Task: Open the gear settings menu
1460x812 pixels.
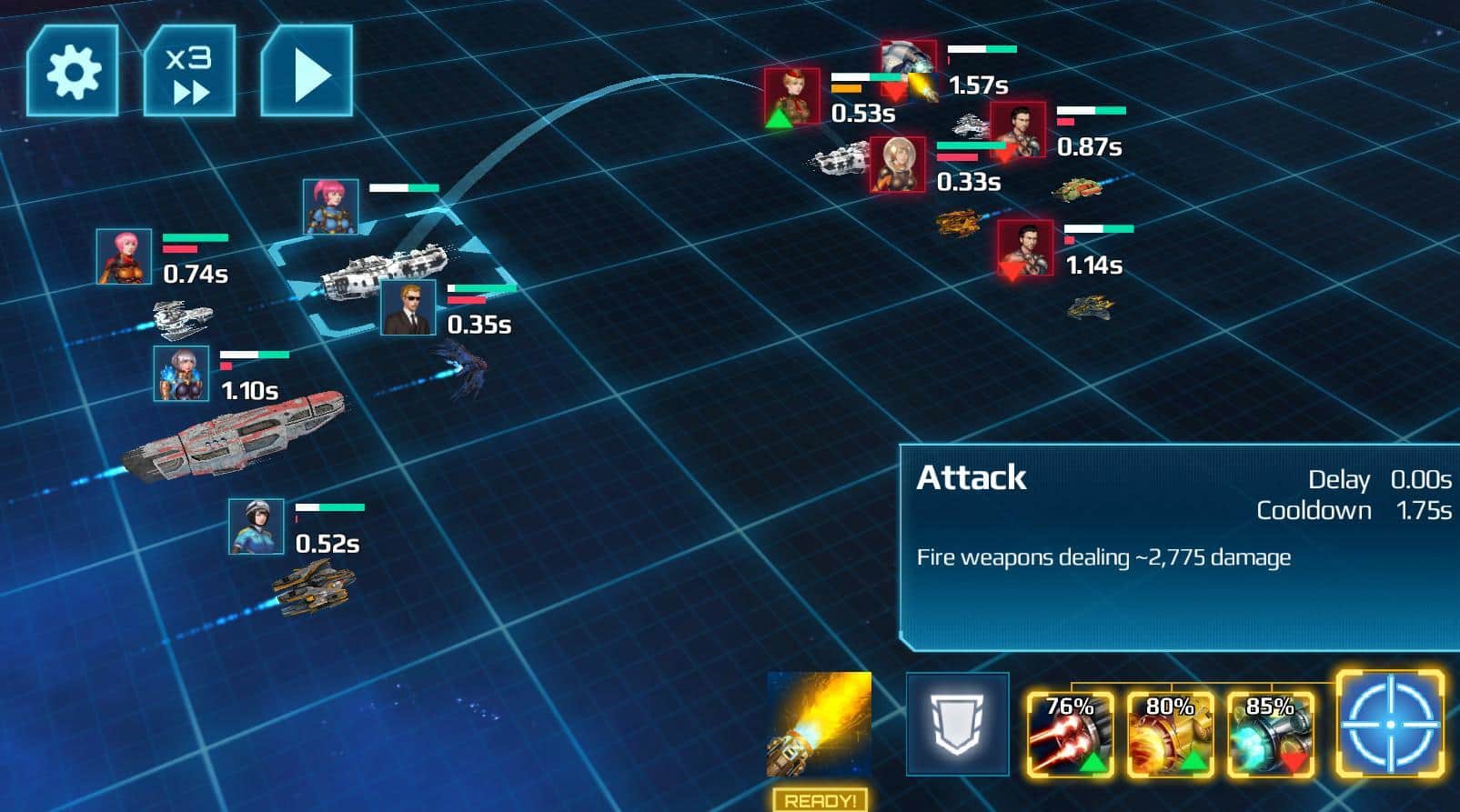Action: (73, 71)
